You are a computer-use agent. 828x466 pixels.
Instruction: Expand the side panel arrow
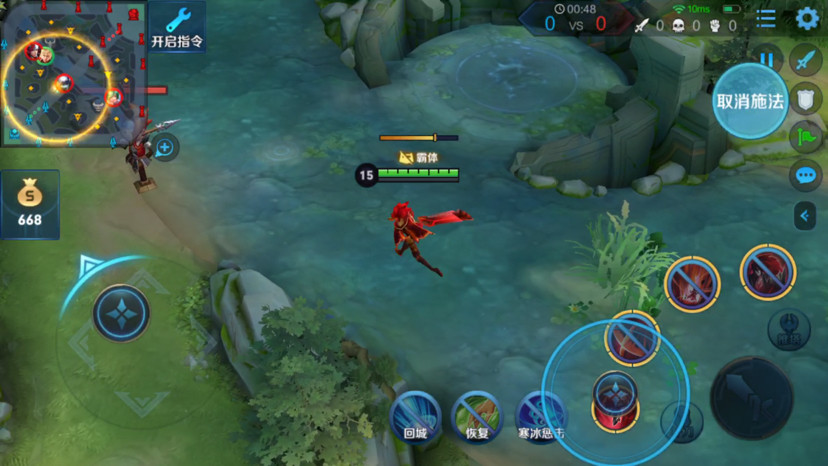click(805, 215)
